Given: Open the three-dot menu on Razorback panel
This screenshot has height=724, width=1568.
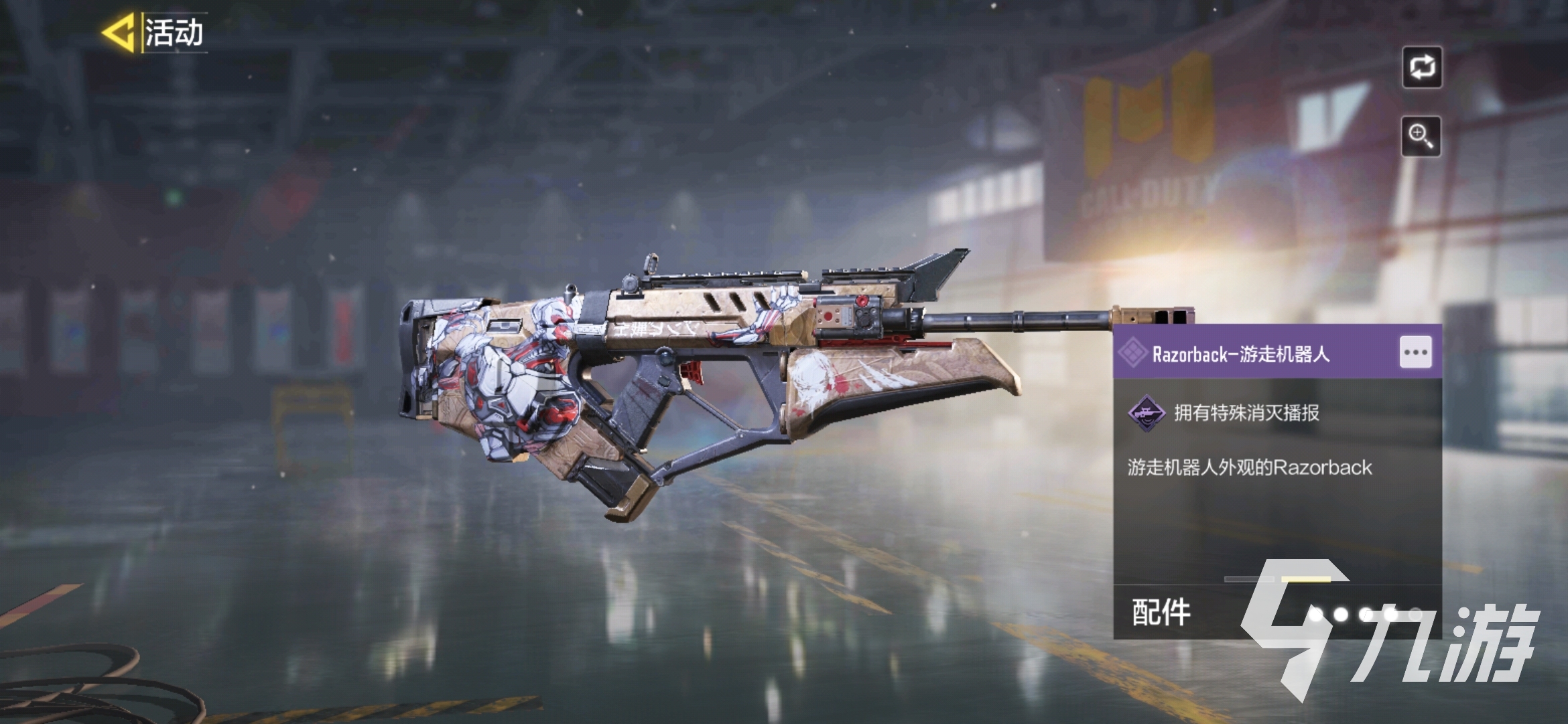Looking at the screenshot, I should pyautogui.click(x=1415, y=353).
